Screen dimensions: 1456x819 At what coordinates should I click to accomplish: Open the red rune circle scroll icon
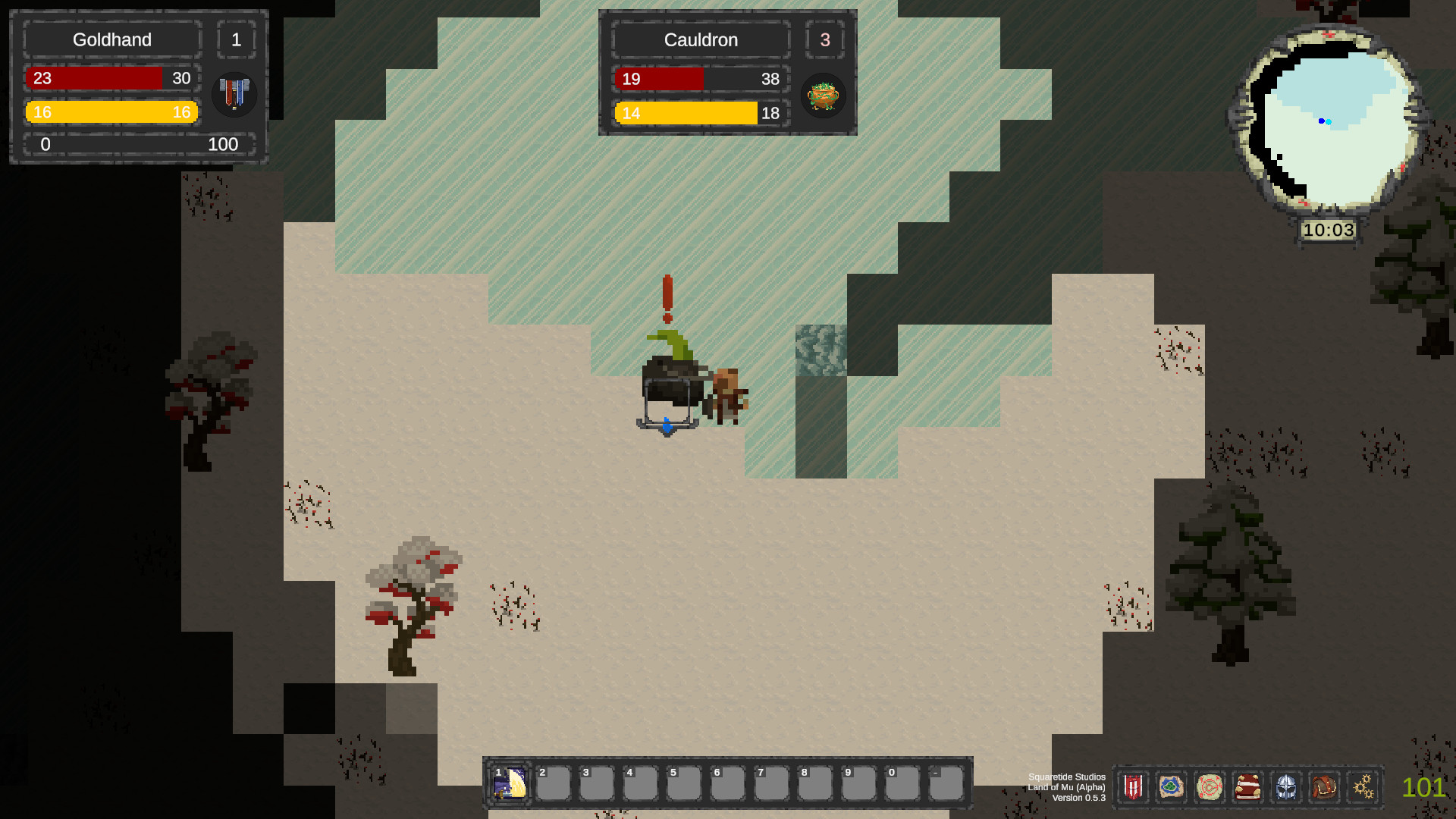(1210, 787)
